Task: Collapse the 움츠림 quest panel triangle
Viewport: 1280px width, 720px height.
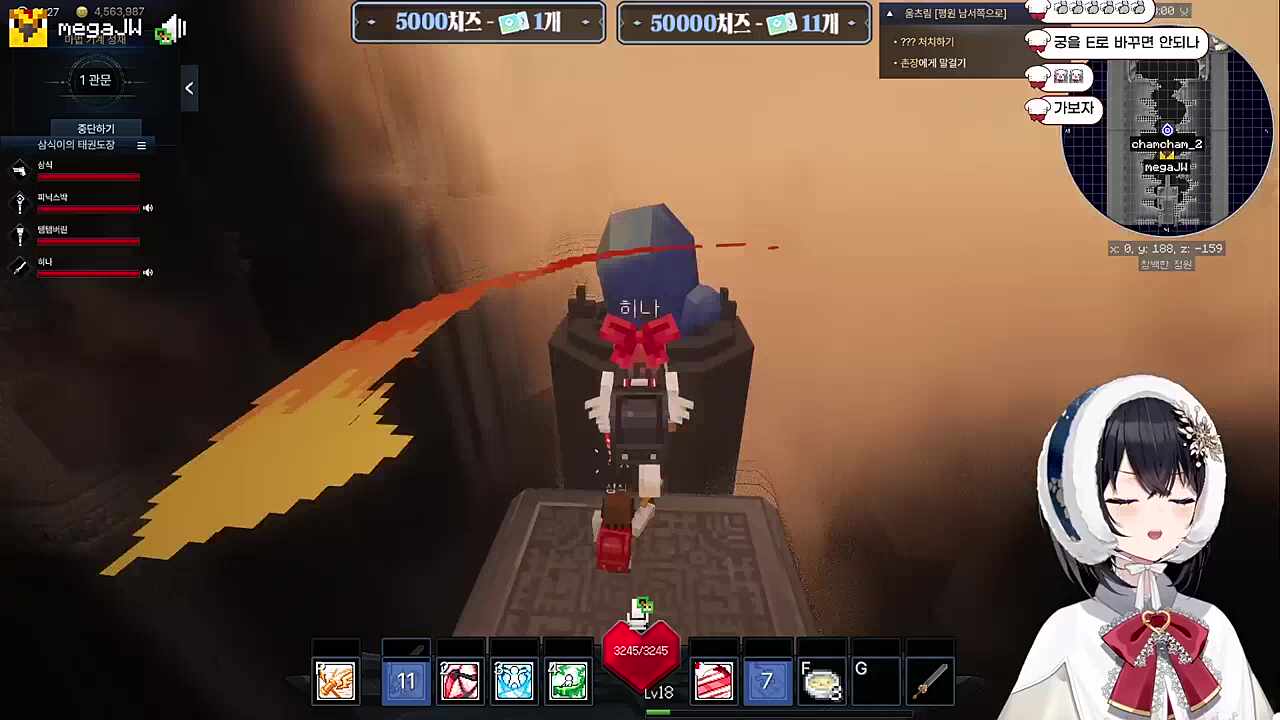Action: pos(888,13)
